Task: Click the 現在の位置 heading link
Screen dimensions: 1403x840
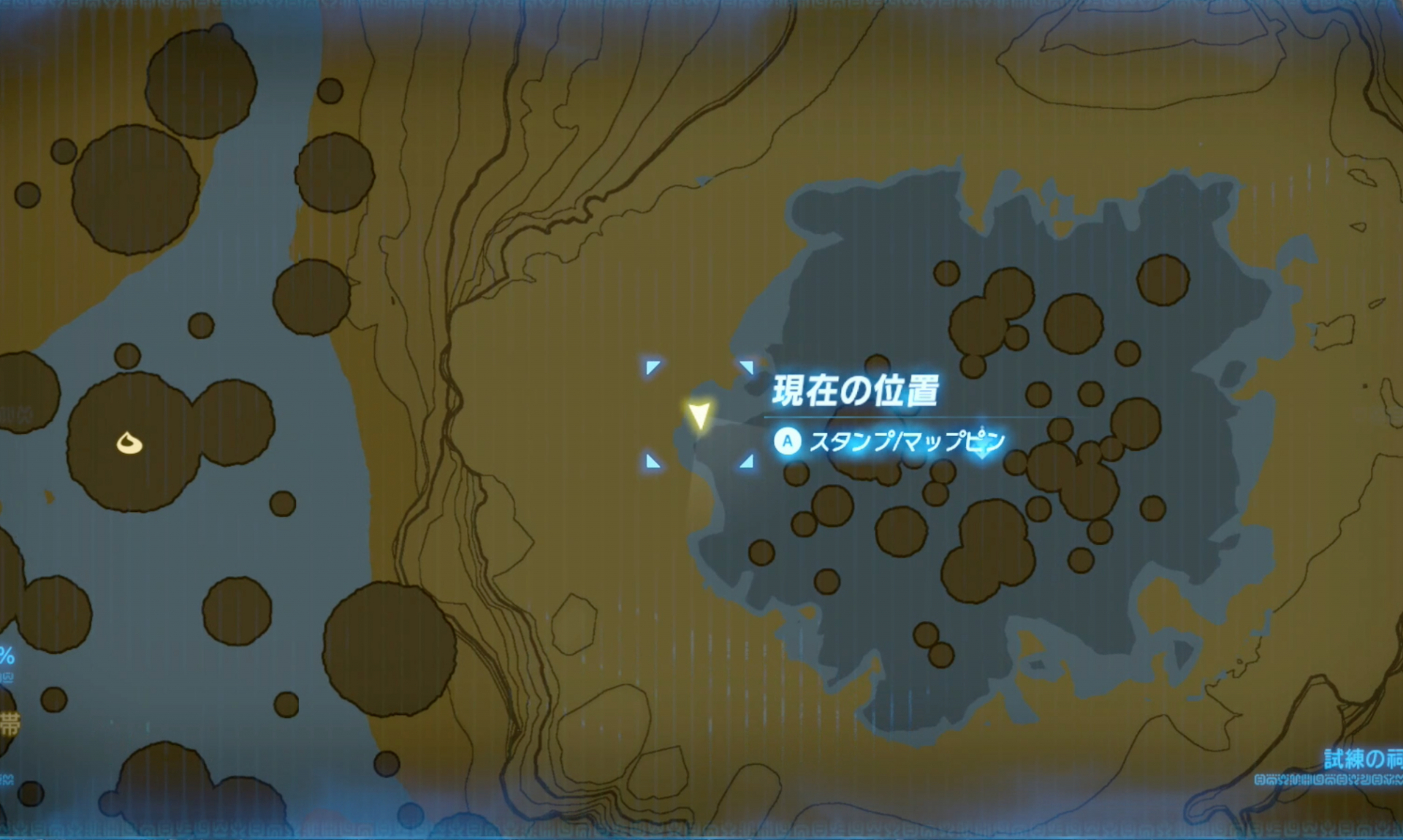Action: 855,391
